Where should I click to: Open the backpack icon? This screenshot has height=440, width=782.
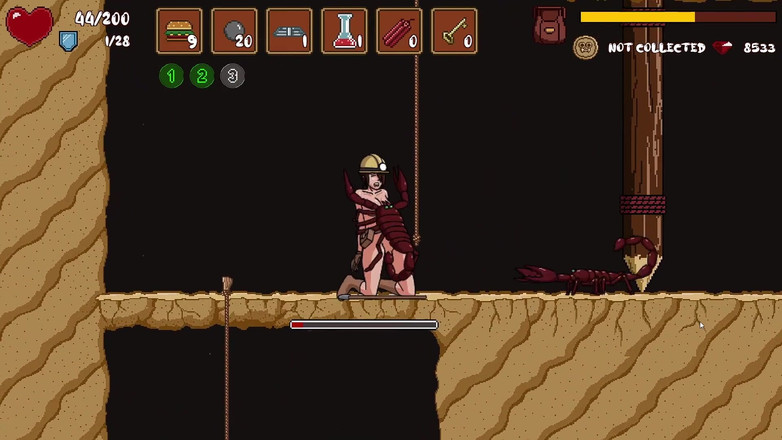(x=550, y=25)
